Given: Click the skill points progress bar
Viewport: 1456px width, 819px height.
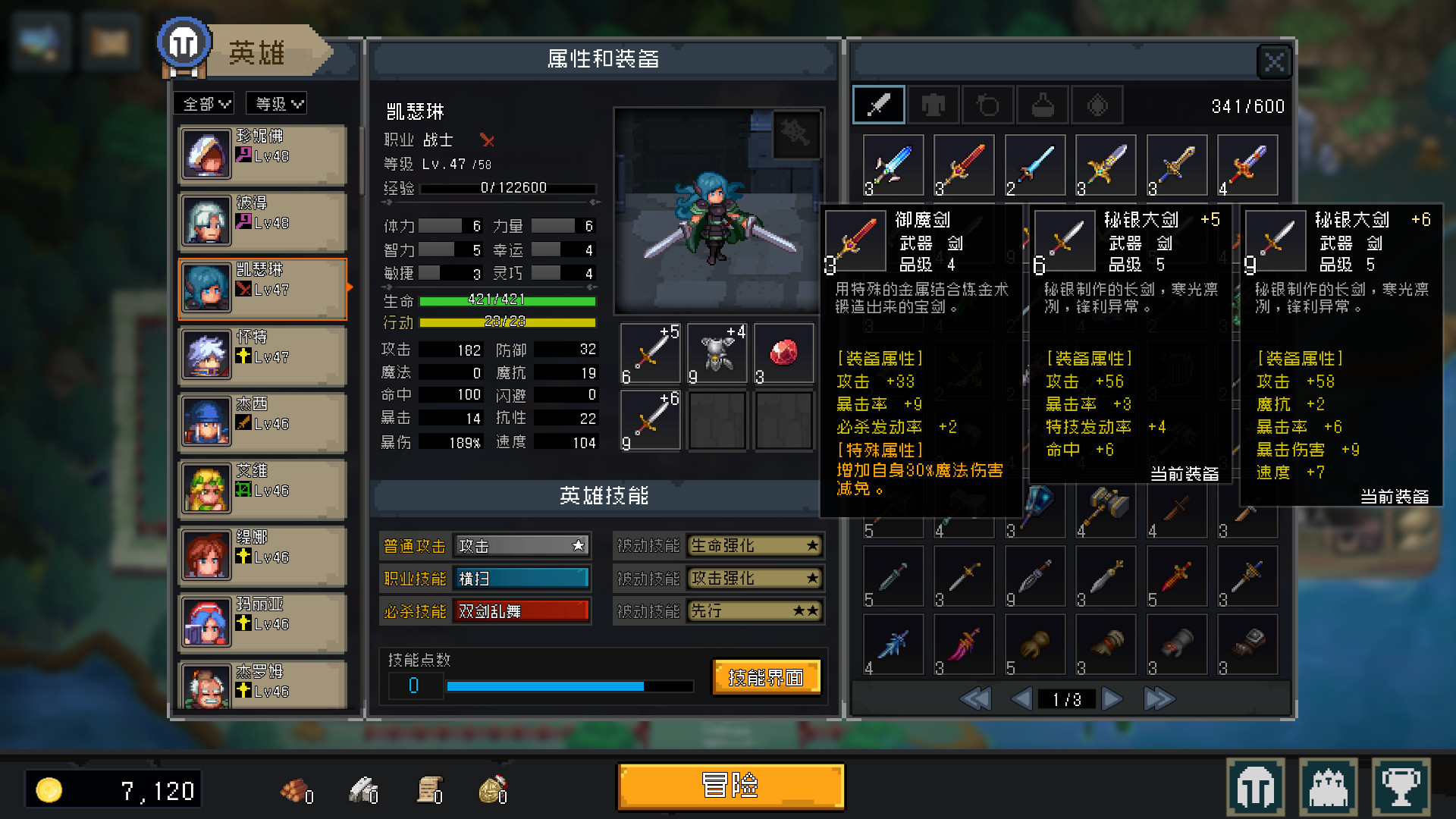Looking at the screenshot, I should pyautogui.click(x=571, y=686).
